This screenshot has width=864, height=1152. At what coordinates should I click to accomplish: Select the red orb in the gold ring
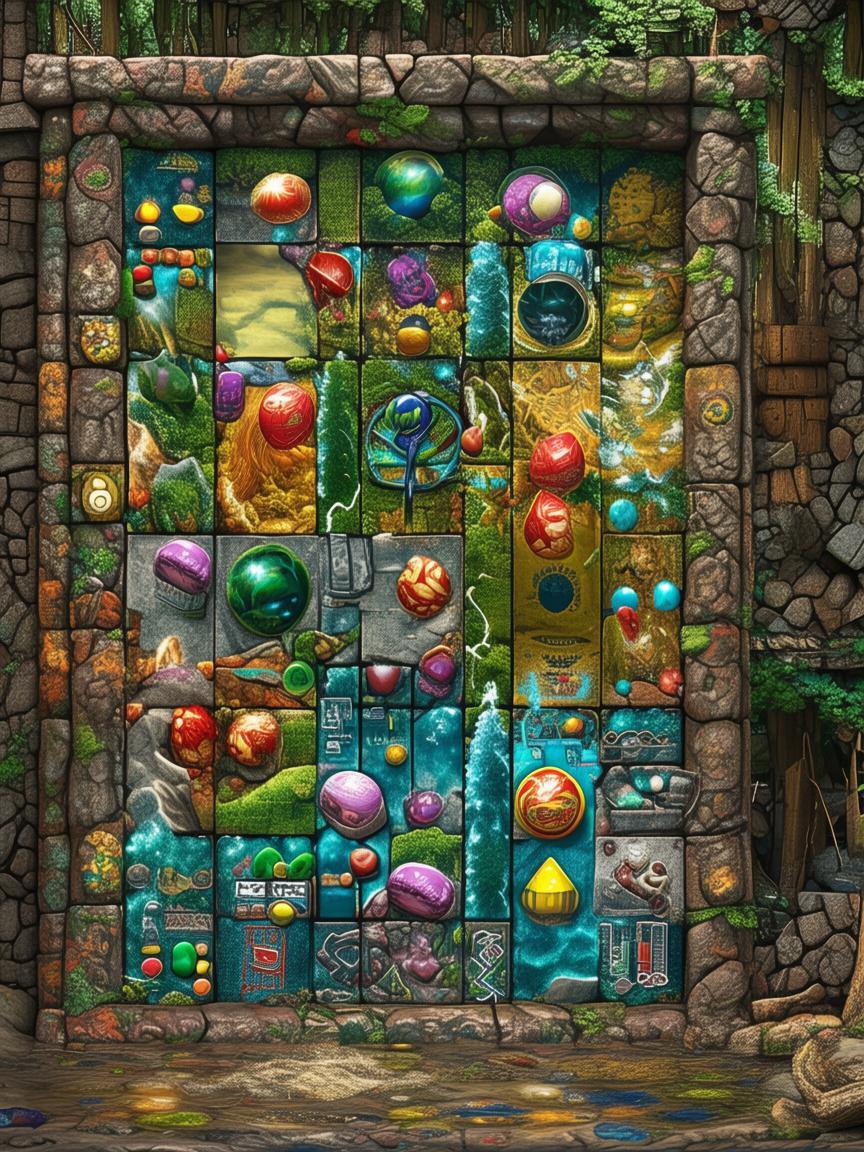(549, 802)
